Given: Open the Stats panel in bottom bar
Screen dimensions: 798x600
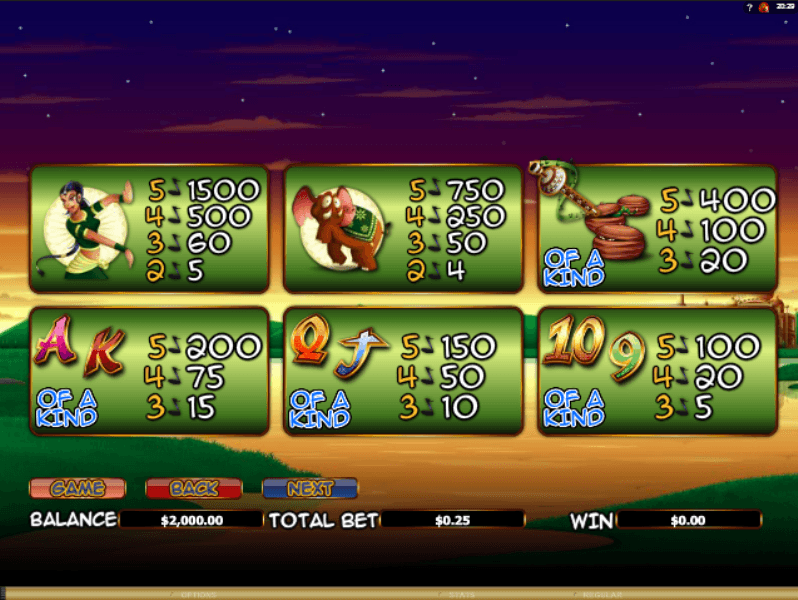Looking at the screenshot, I should (462, 594).
